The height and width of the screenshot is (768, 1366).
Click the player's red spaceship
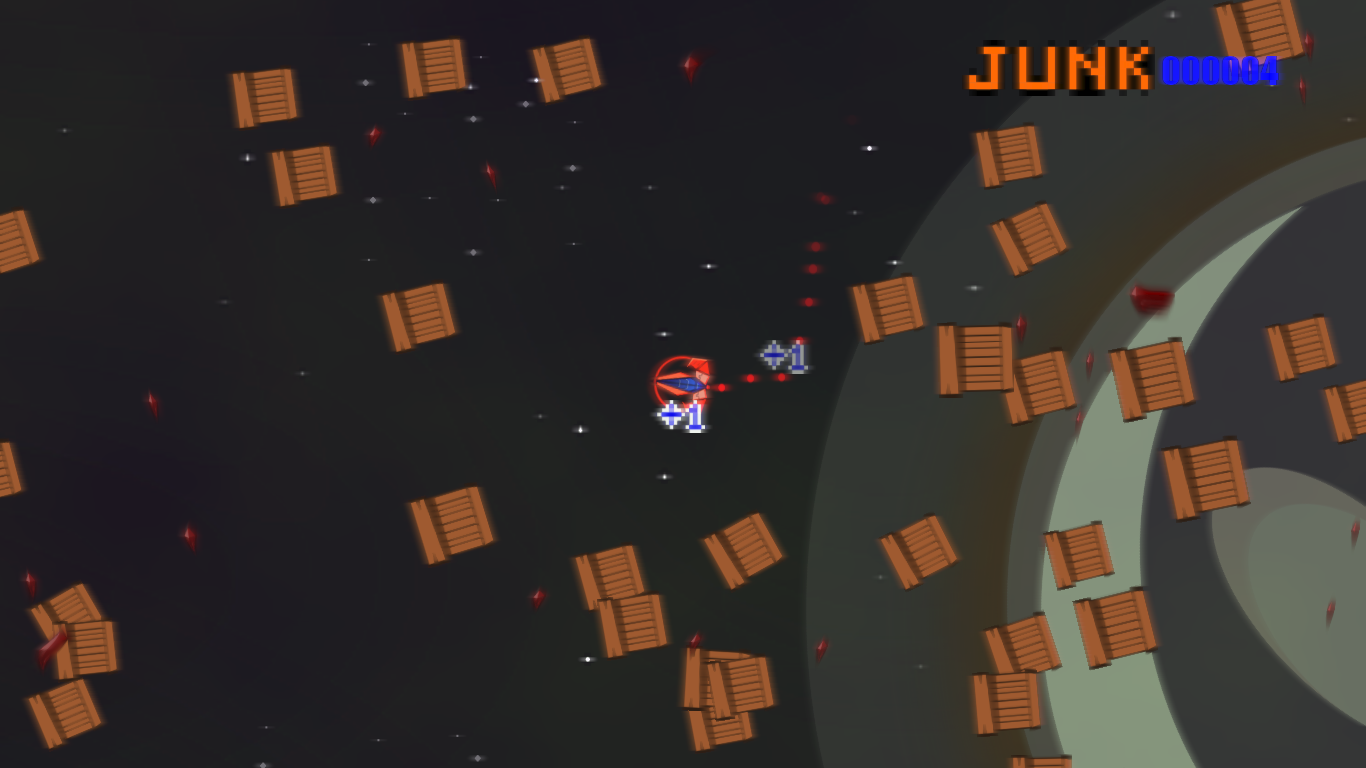685,382
